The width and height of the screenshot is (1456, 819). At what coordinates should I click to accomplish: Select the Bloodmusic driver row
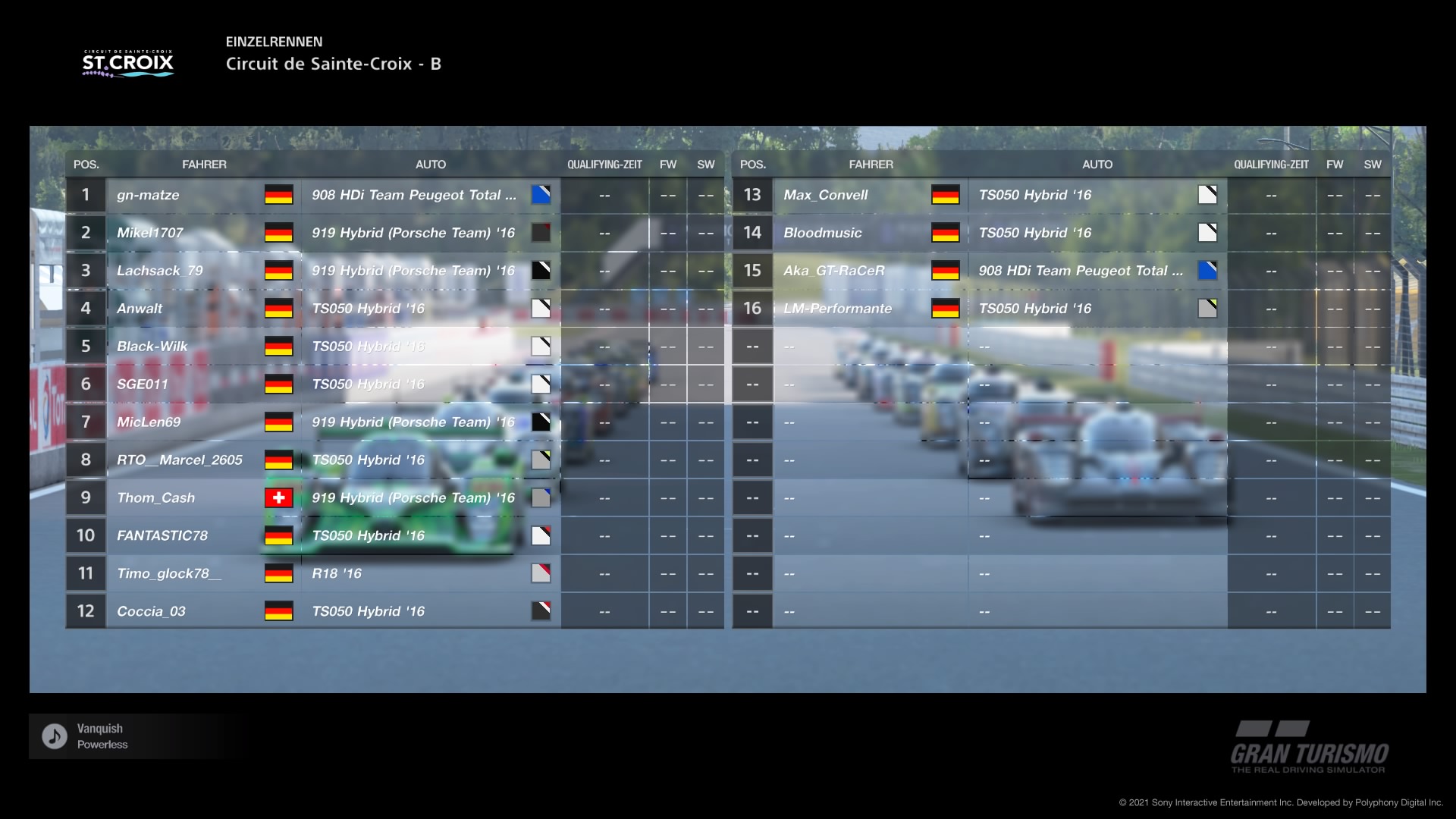(x=823, y=233)
